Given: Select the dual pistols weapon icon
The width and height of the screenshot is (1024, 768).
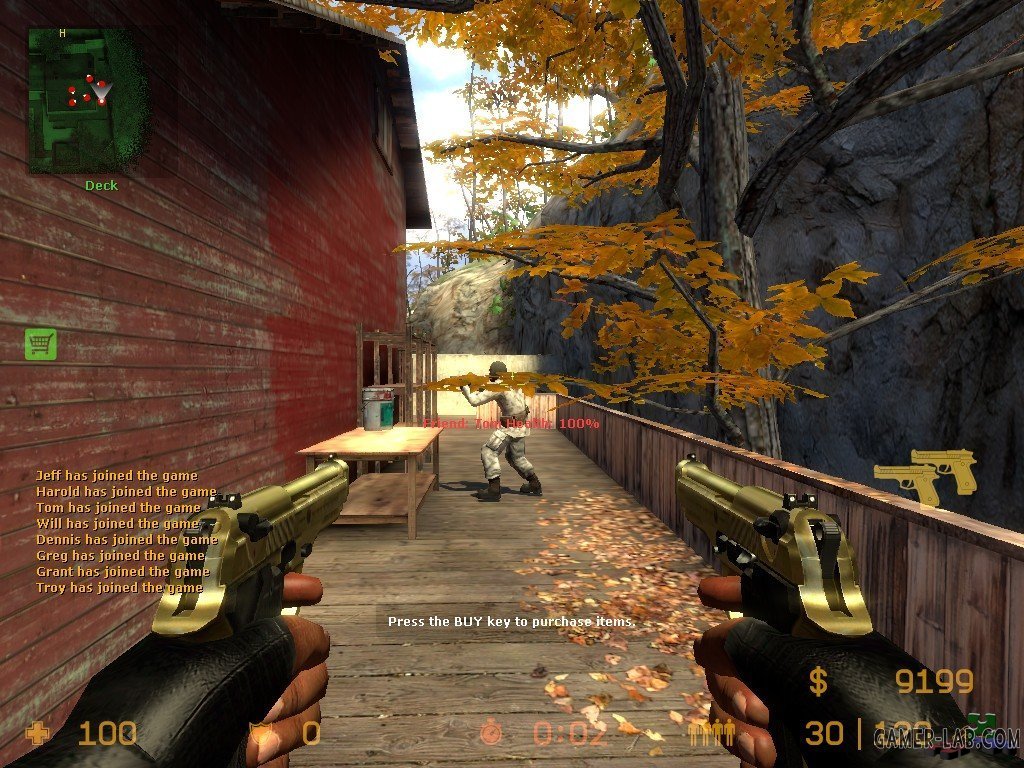Looking at the screenshot, I should [x=925, y=475].
